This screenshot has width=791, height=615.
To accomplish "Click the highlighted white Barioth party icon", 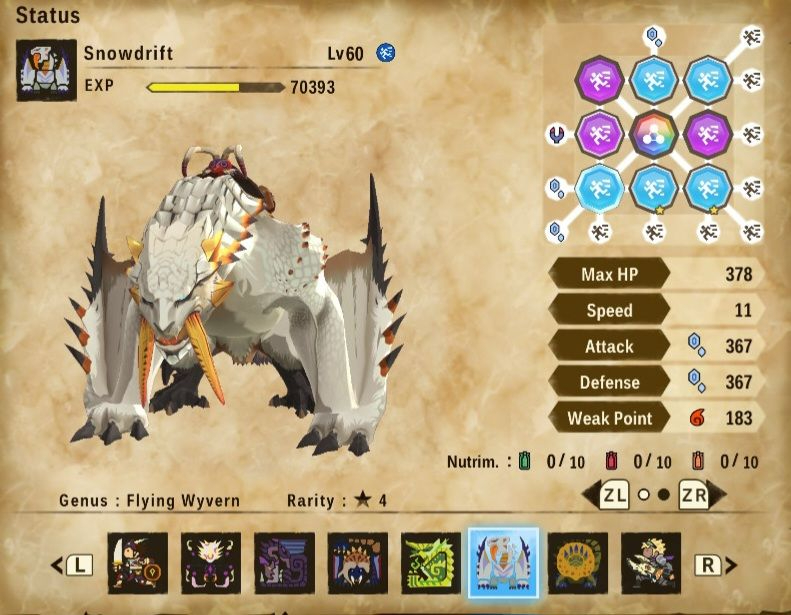I will point(504,563).
